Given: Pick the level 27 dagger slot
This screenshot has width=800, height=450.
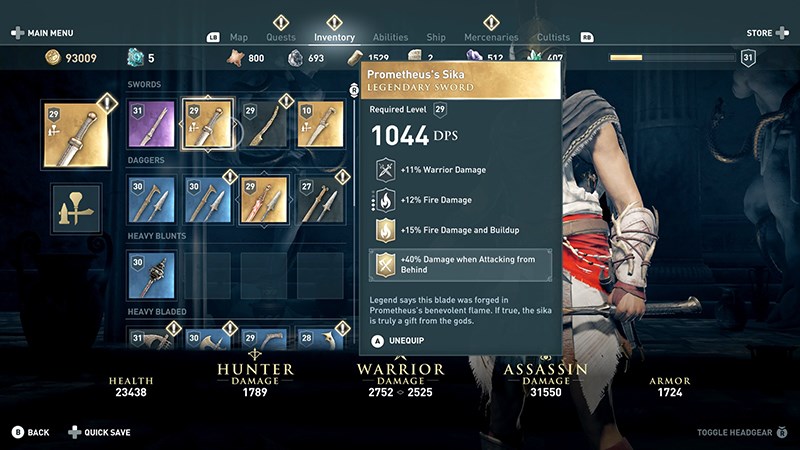Looking at the screenshot, I should (320, 199).
